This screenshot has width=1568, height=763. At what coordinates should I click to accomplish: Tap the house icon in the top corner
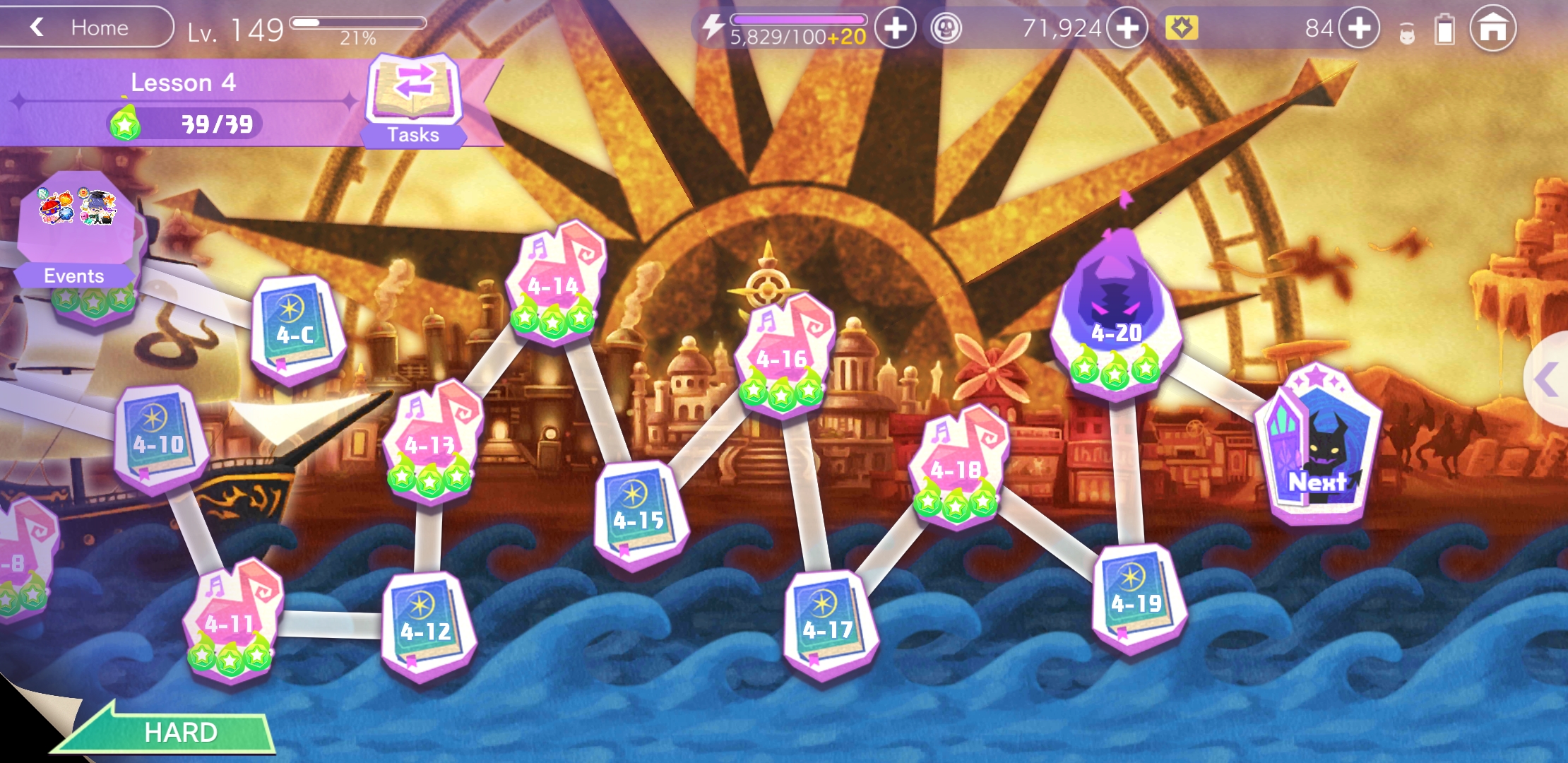click(1492, 28)
